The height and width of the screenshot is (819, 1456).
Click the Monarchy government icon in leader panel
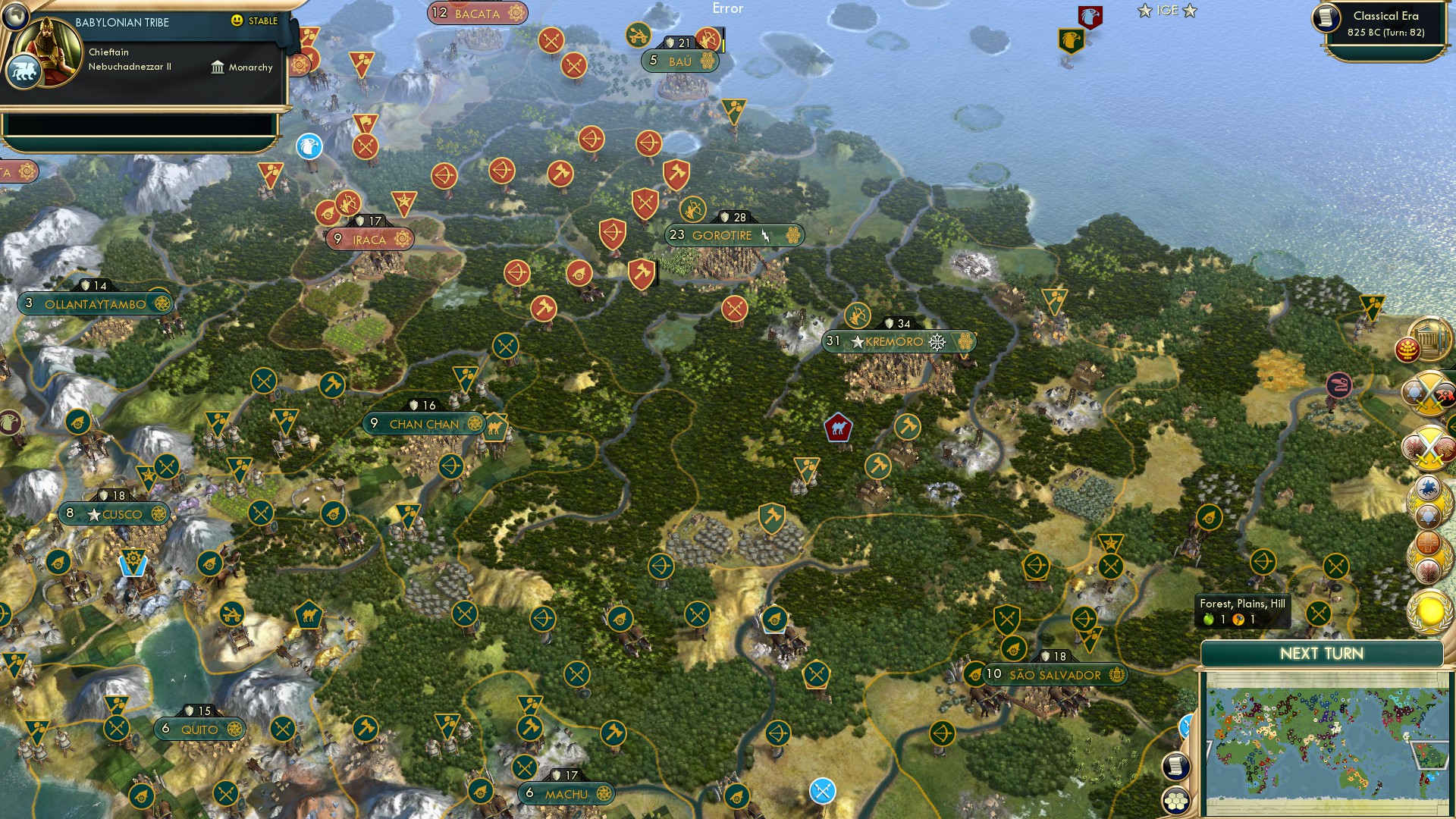pyautogui.click(x=218, y=67)
